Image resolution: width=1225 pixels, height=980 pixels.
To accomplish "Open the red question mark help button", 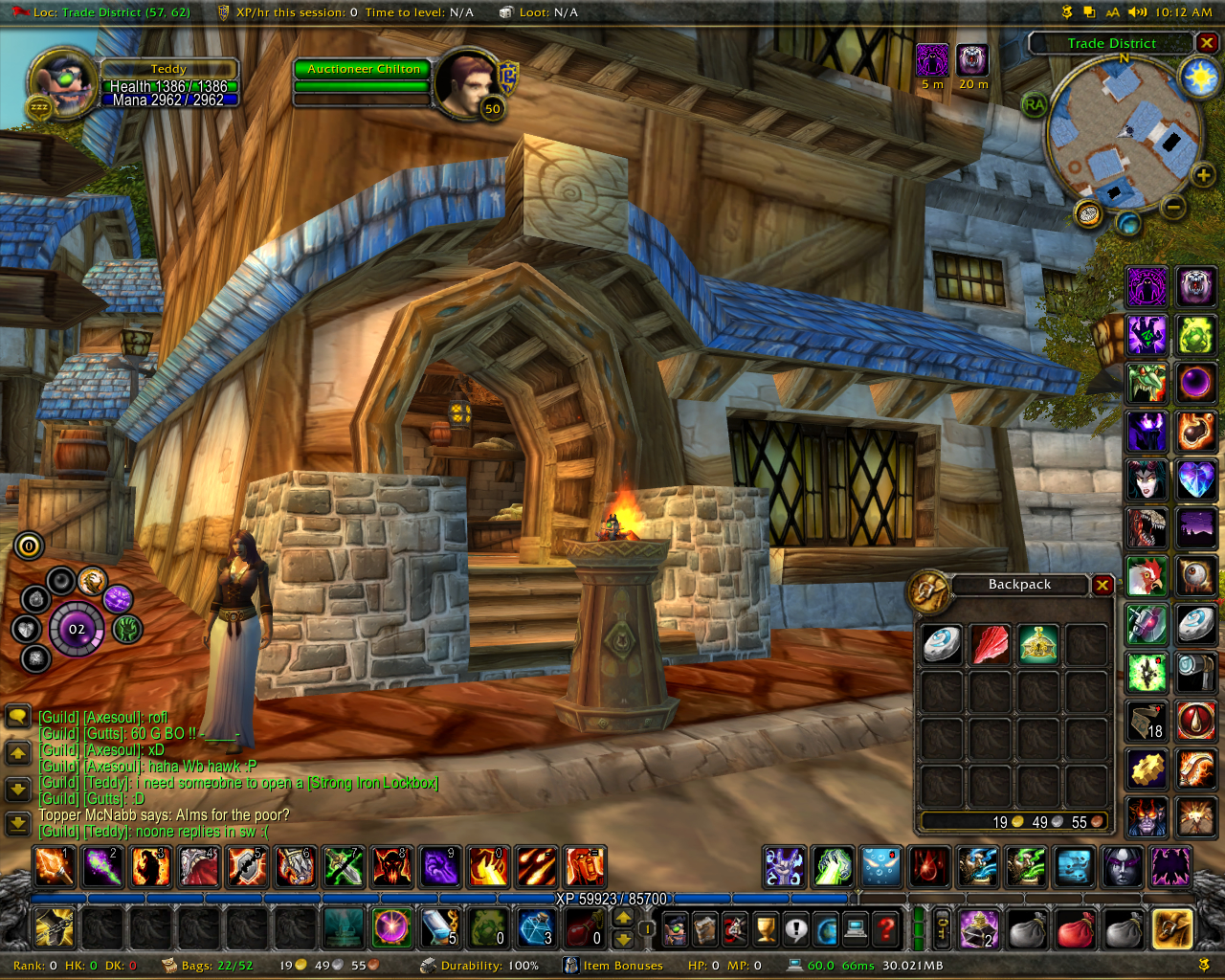I will [x=887, y=927].
